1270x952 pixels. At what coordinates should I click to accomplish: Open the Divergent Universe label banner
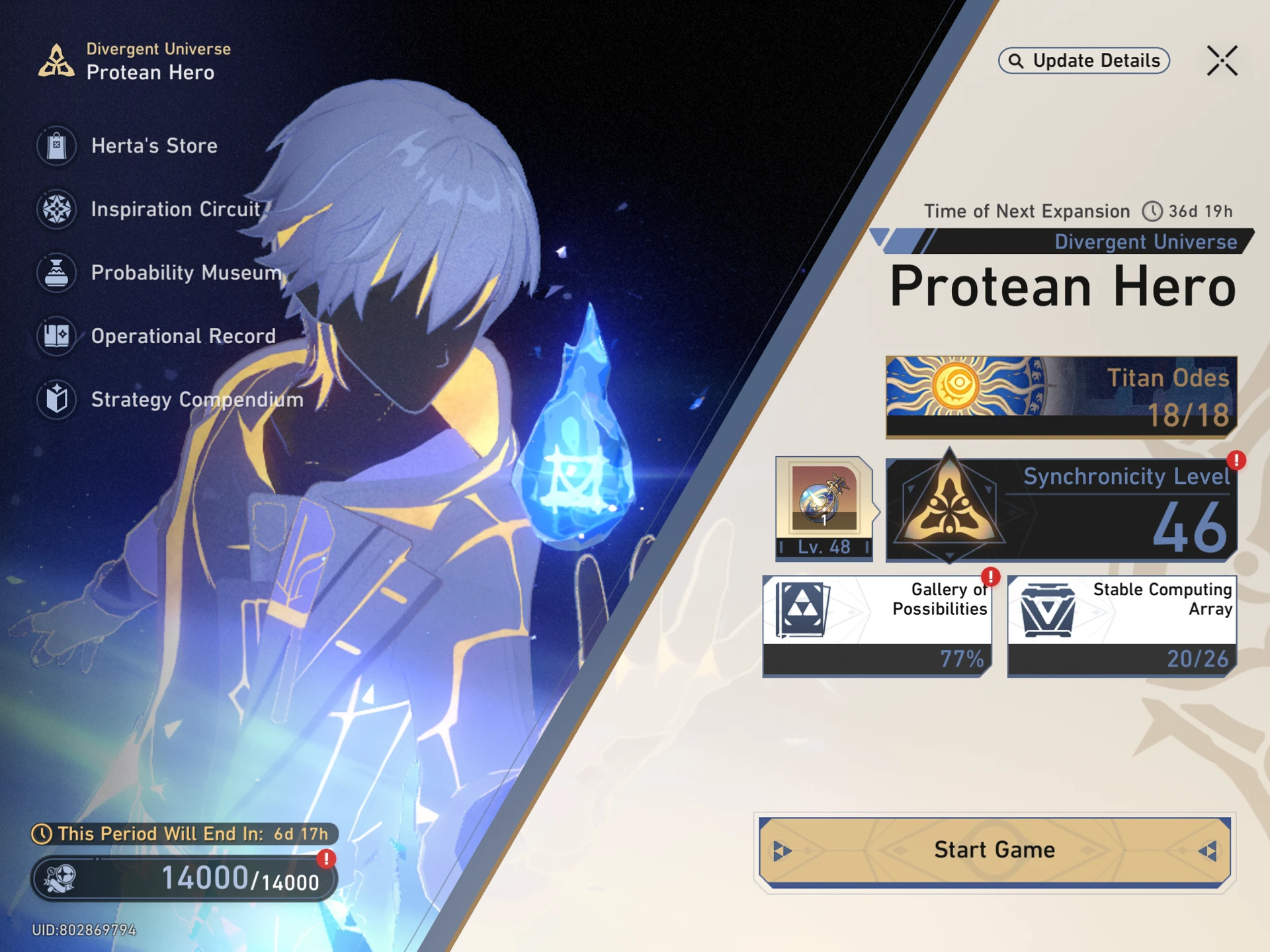tap(1148, 242)
